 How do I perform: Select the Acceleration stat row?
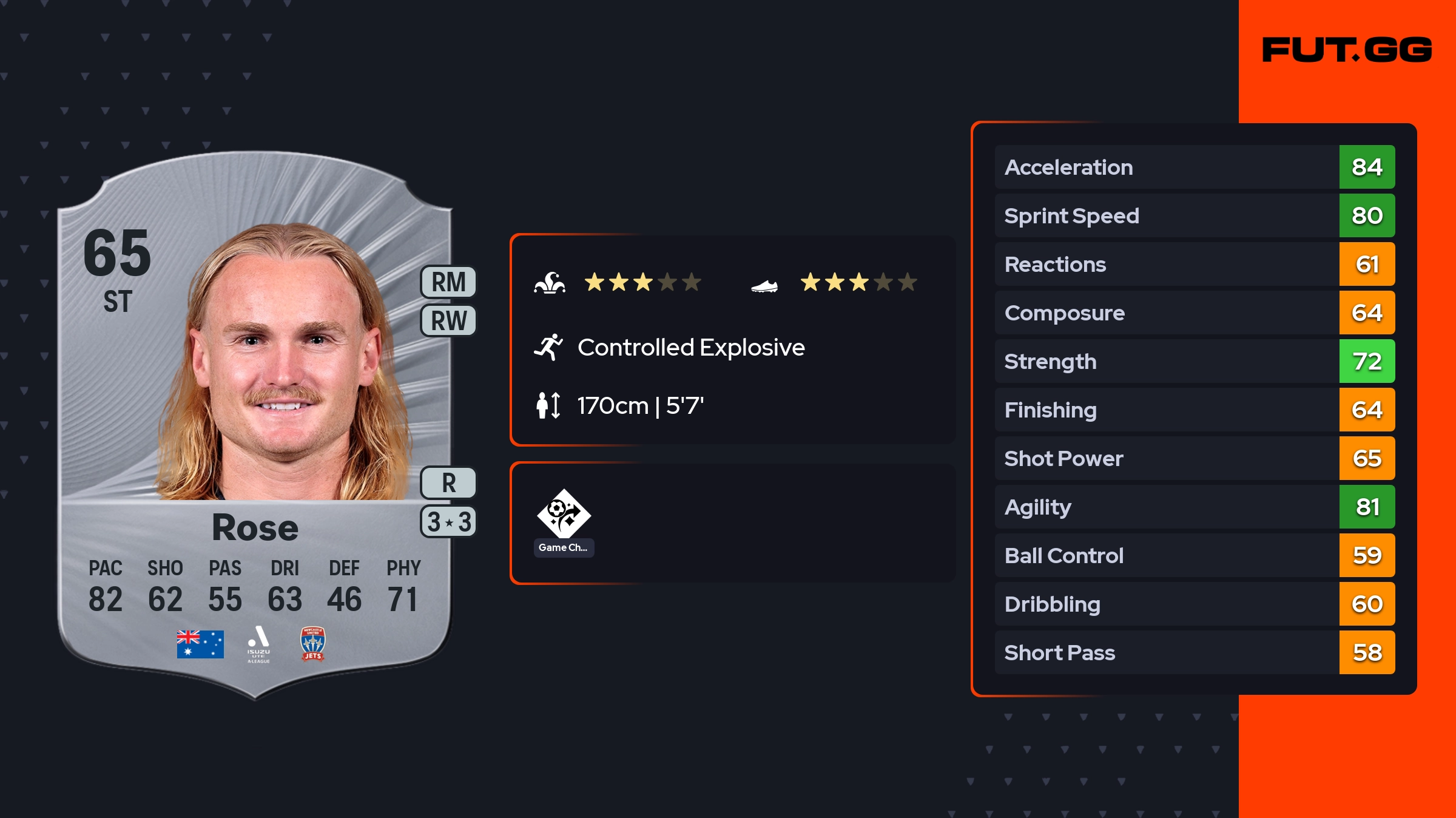(1194, 167)
